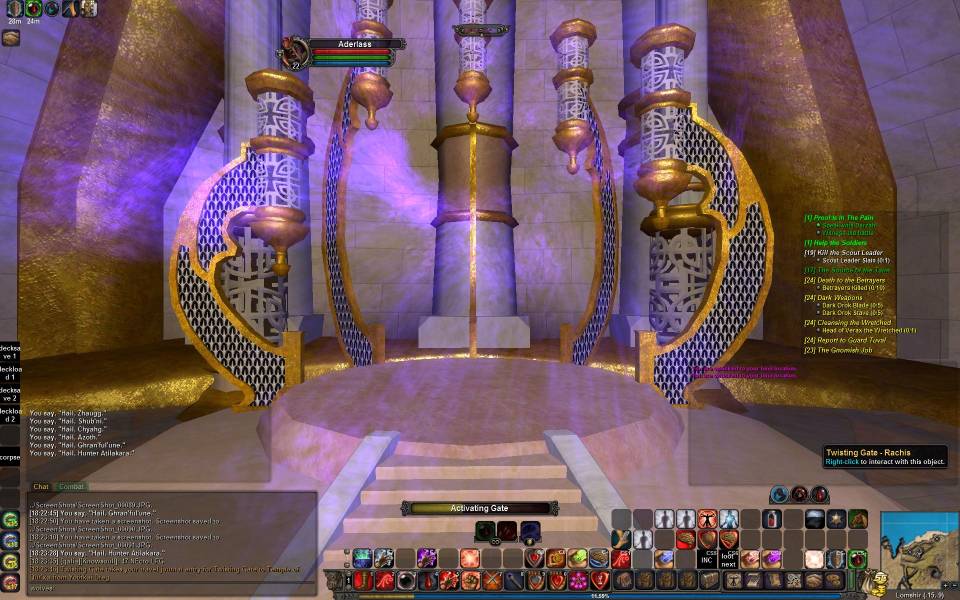Image resolution: width=960 pixels, height=600 pixels.
Task: Click the 24m red buff icon
Action: tap(33, 9)
